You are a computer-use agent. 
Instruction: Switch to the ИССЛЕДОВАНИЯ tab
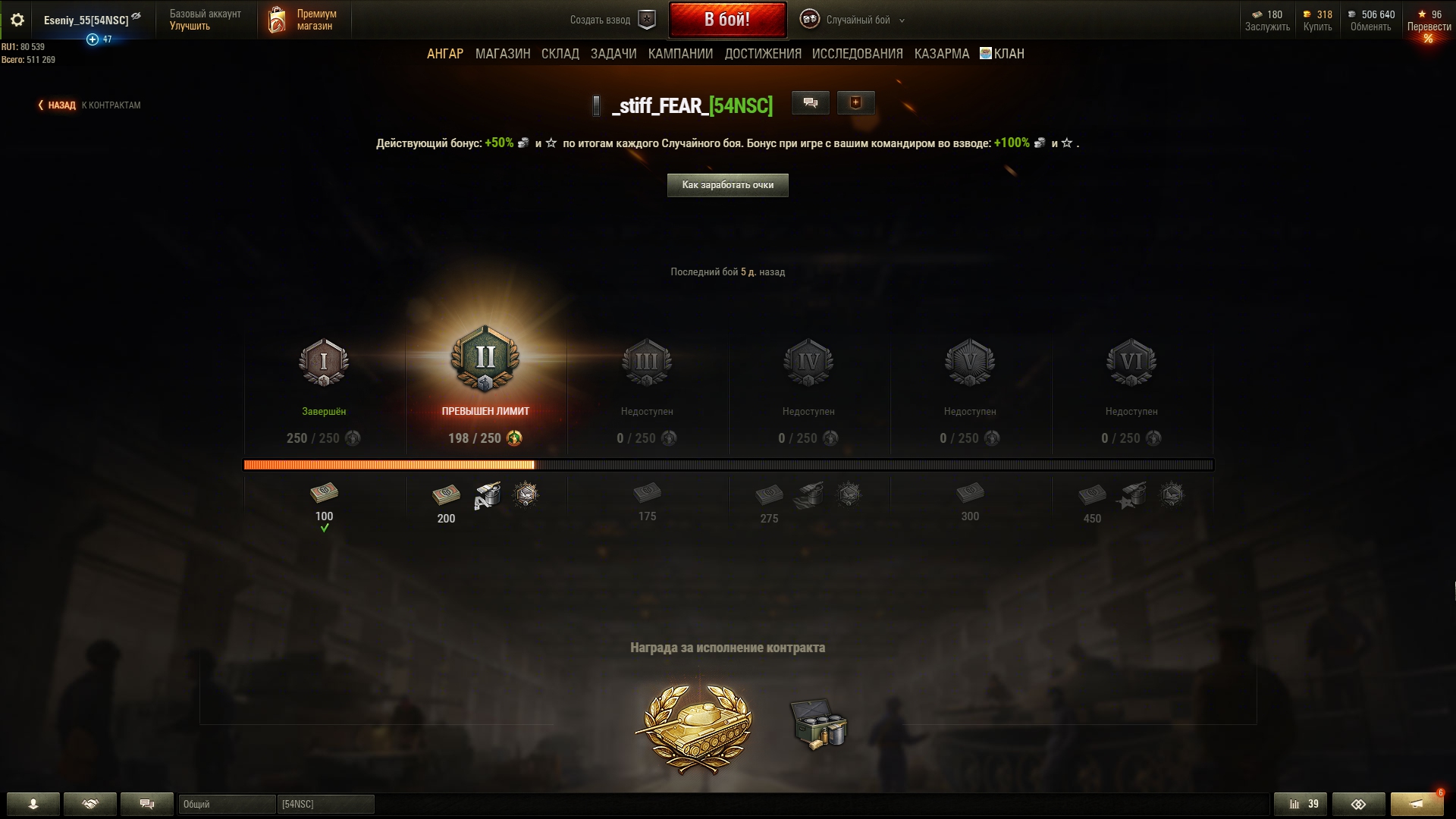857,54
